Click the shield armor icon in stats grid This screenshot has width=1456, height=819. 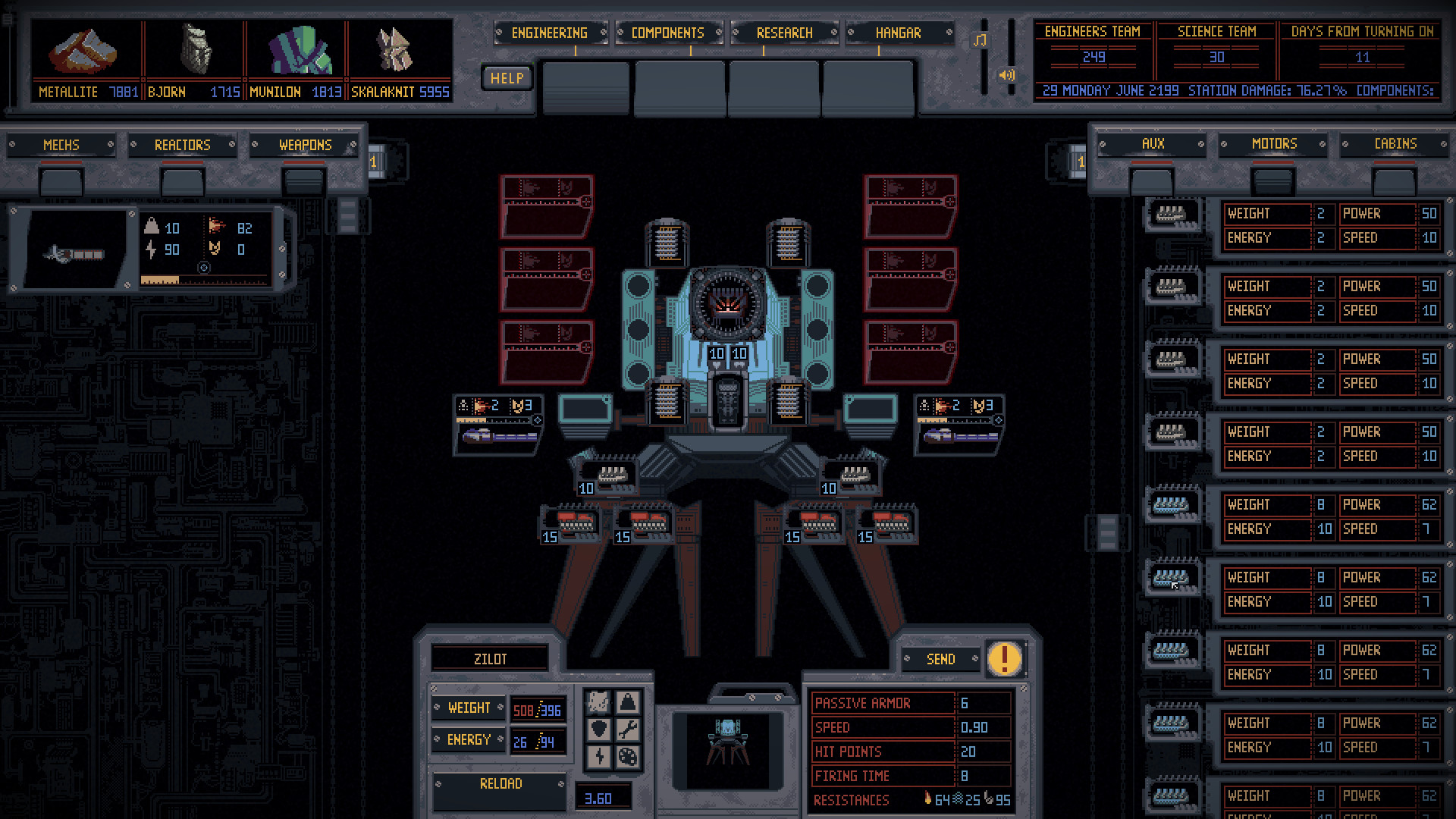tap(599, 730)
